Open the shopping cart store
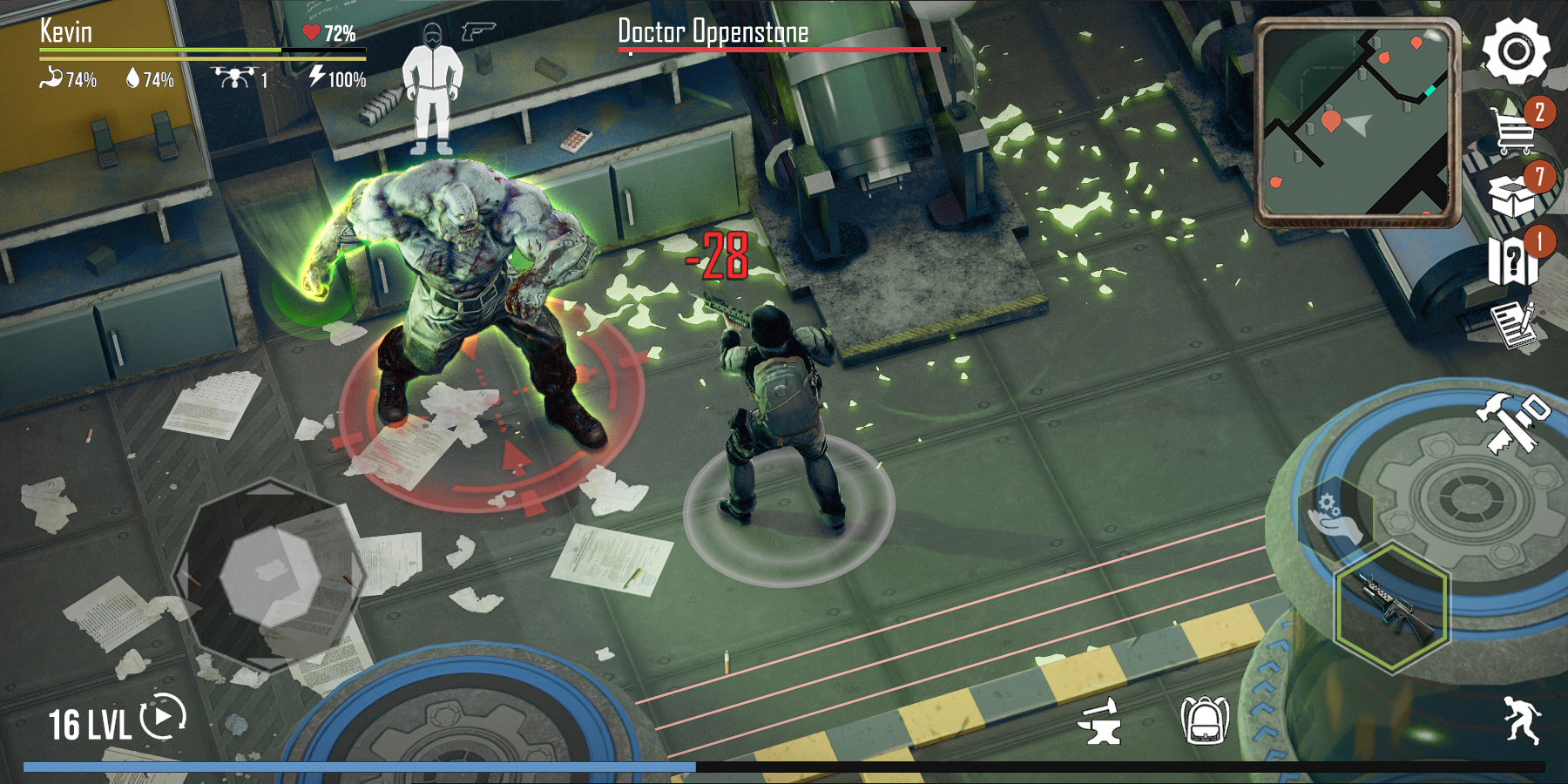Image resolution: width=1568 pixels, height=784 pixels. pyautogui.click(x=1514, y=130)
